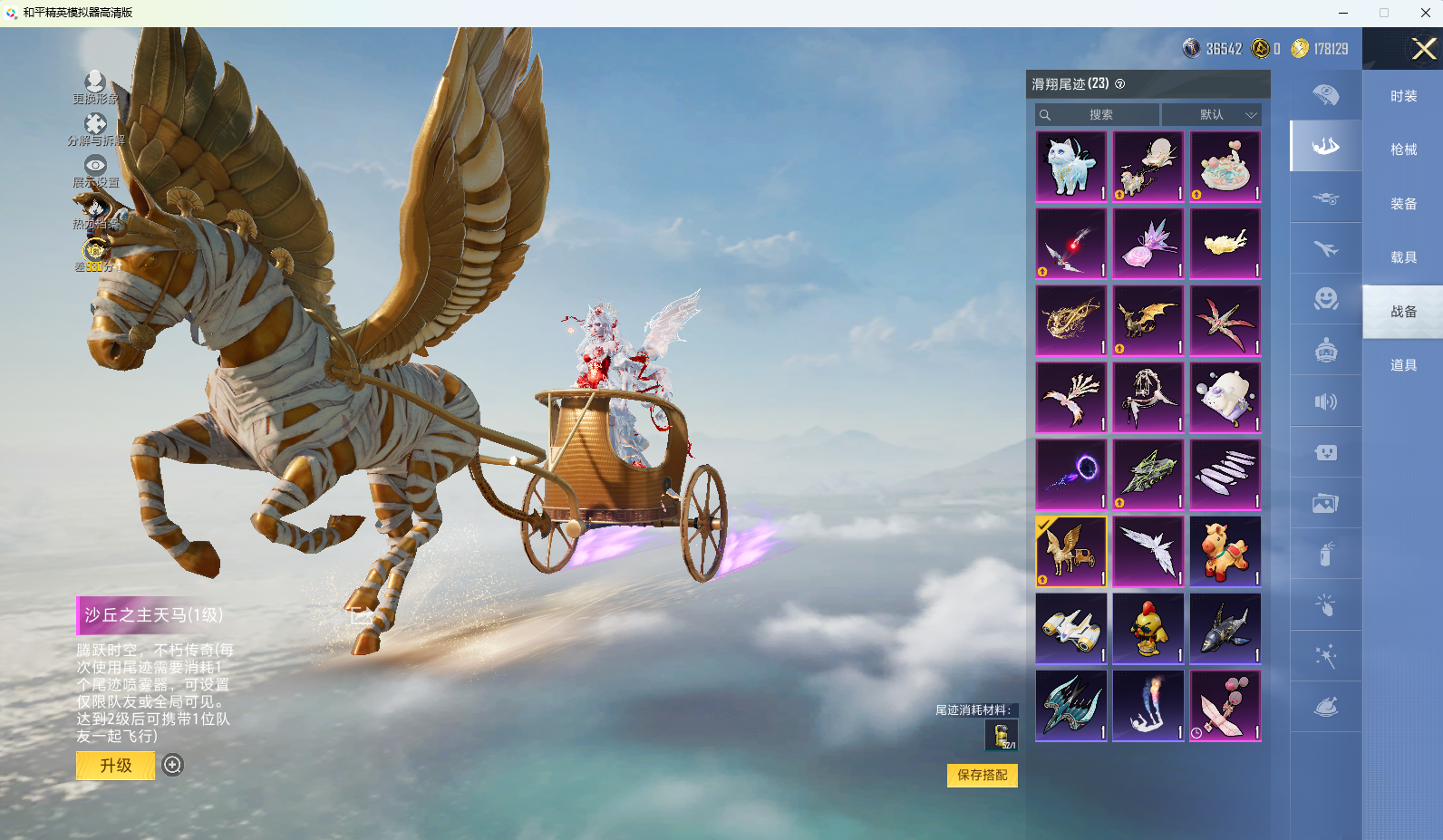Open the 默认 sort dropdown
The image size is (1443, 840).
pos(1212,115)
